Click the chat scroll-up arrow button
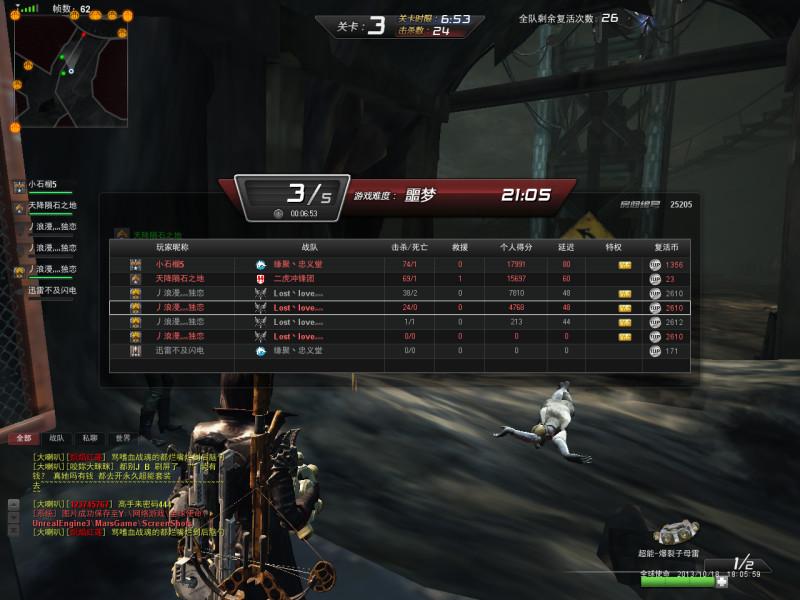Screen dimensions: 800x600 [12, 503]
